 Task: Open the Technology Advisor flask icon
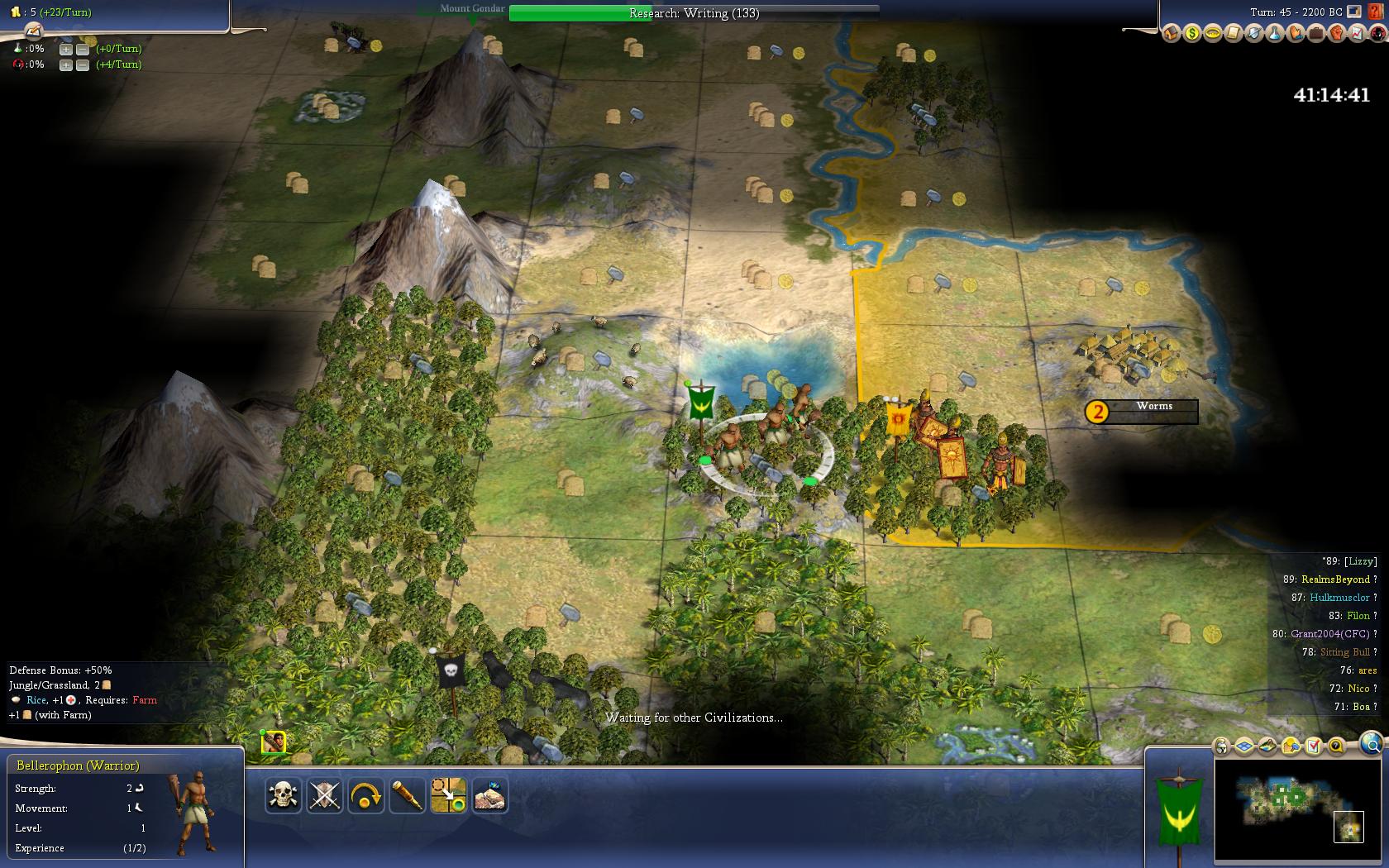[x=1274, y=34]
